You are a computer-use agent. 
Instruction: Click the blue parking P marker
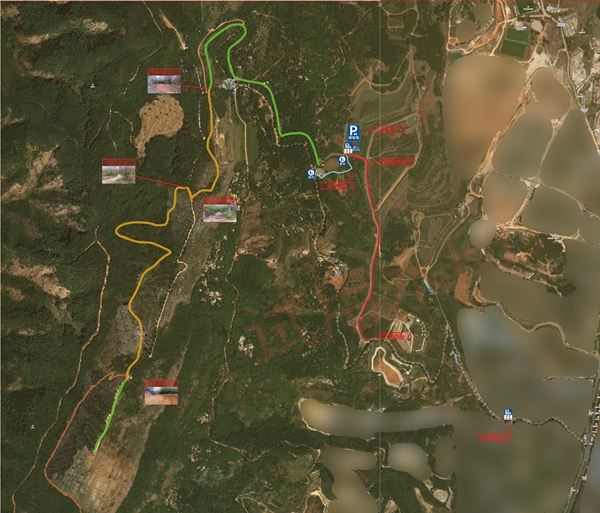click(353, 131)
